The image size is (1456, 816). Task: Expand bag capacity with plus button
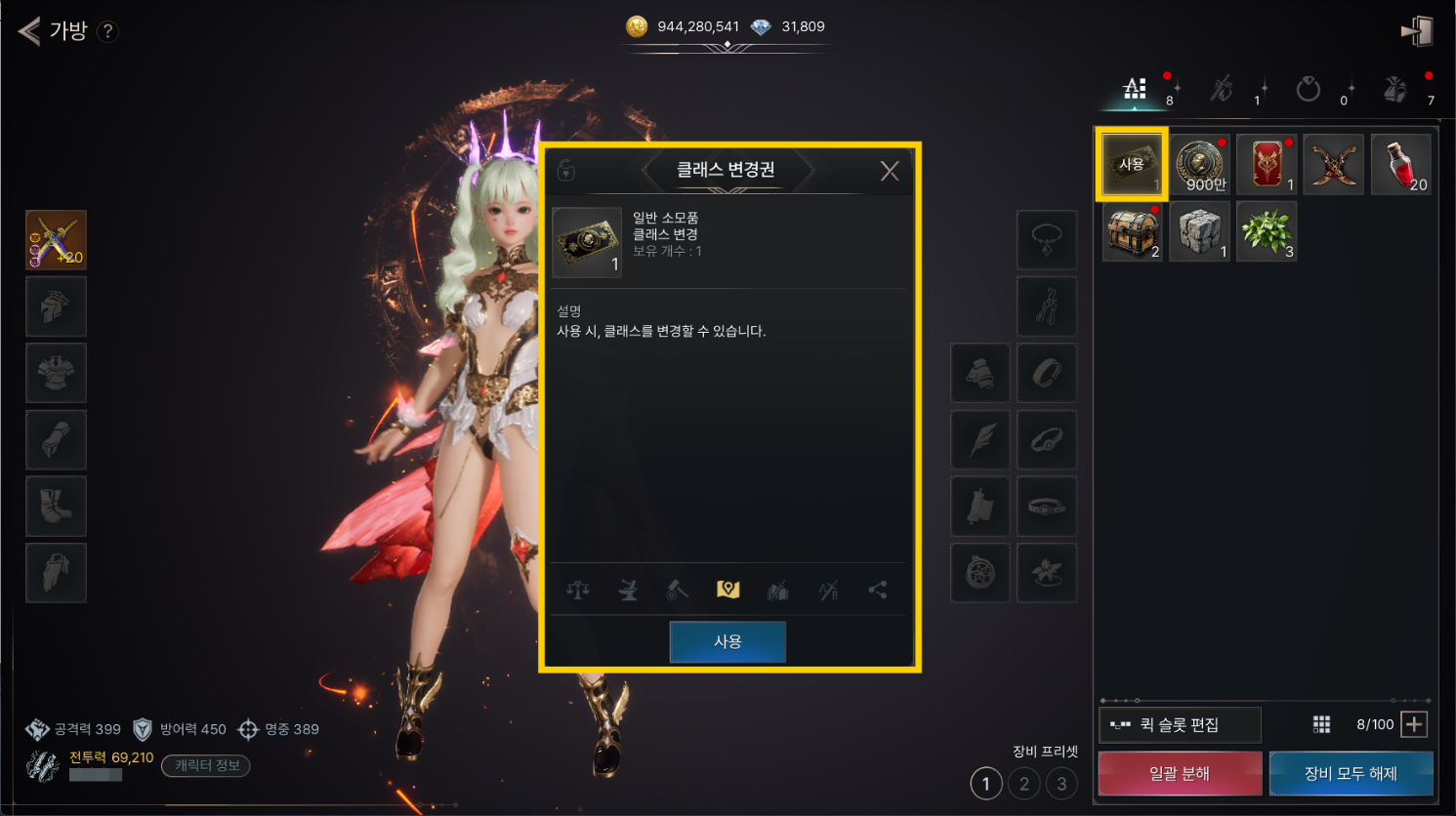pyautogui.click(x=1414, y=724)
